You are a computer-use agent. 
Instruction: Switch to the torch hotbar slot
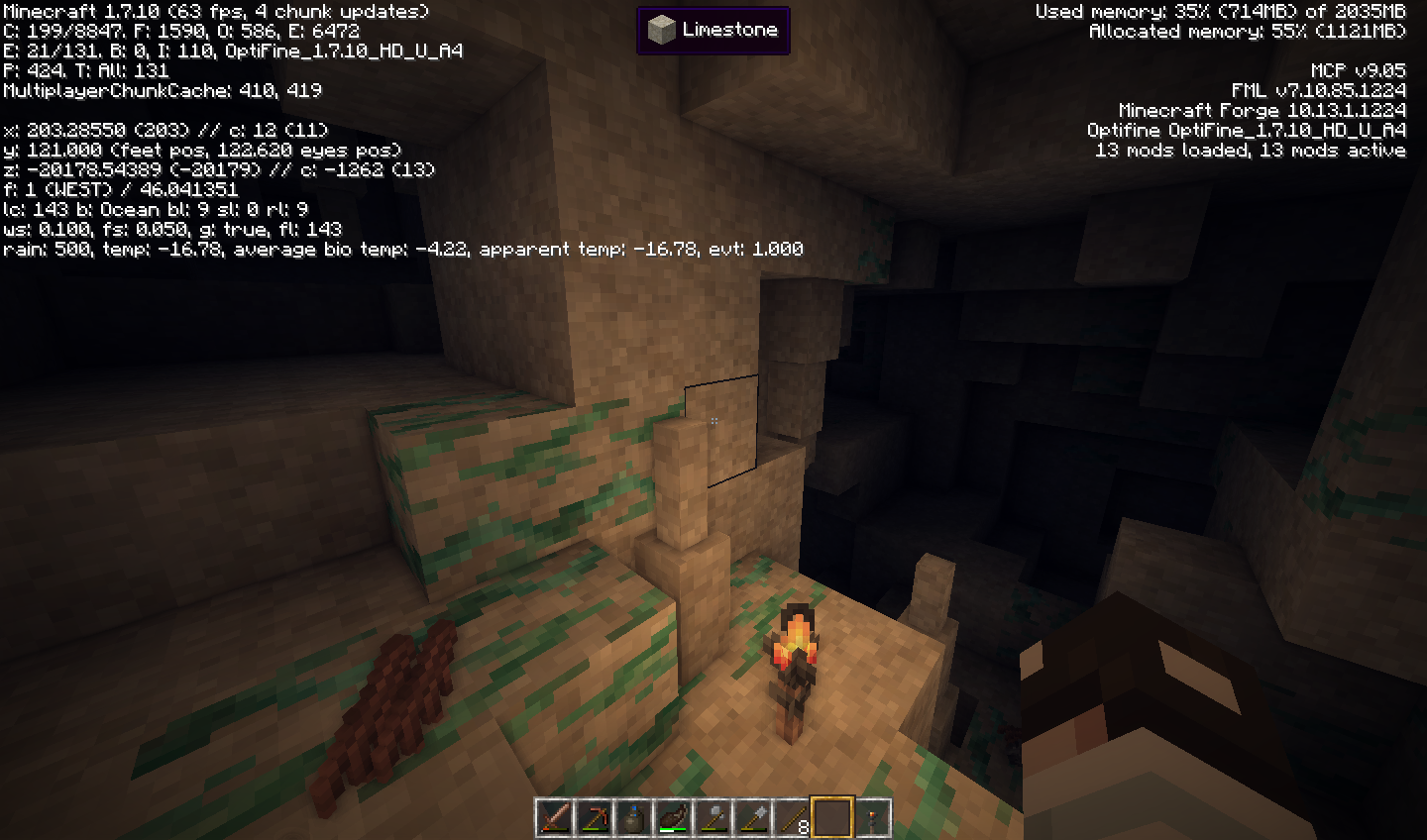point(872,818)
